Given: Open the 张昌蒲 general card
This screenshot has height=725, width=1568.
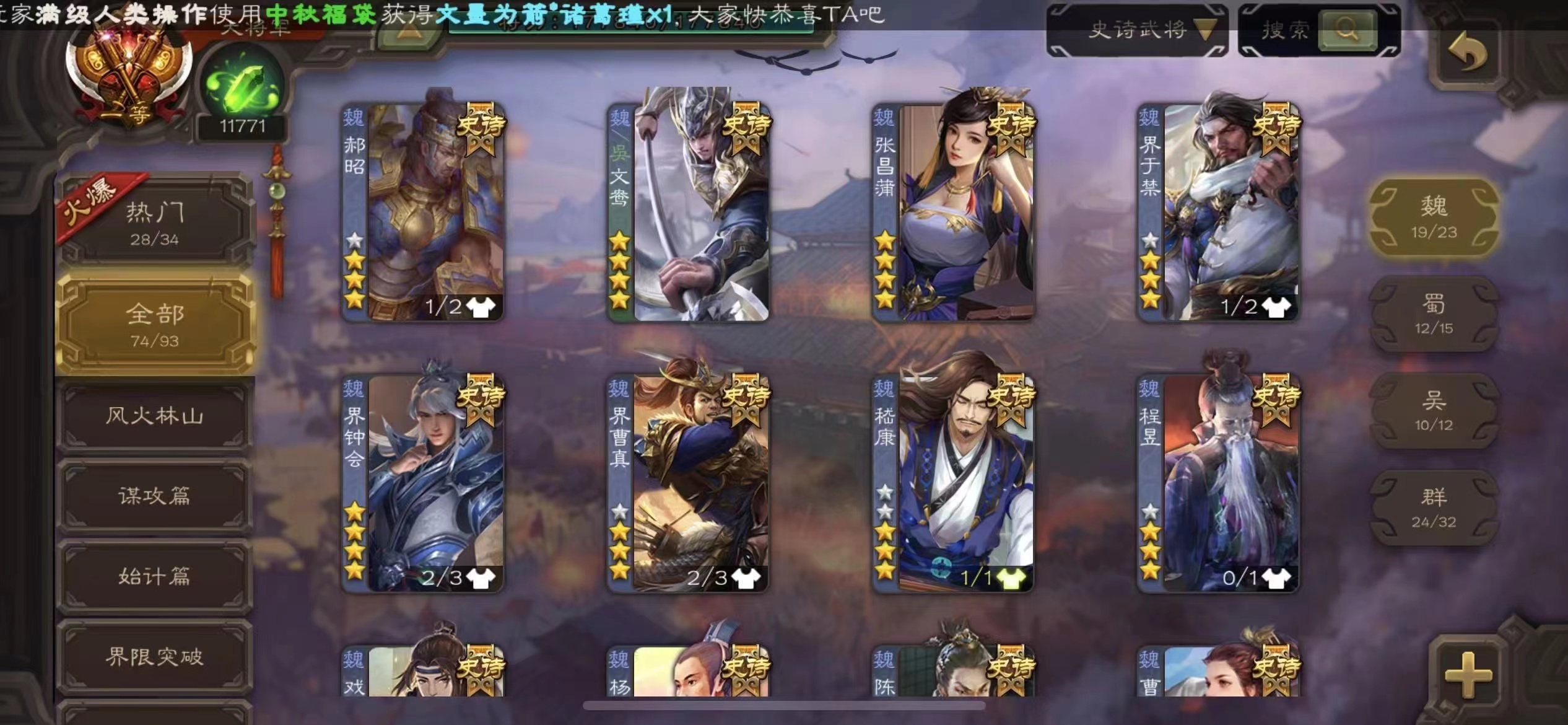Looking at the screenshot, I should pos(954,211).
